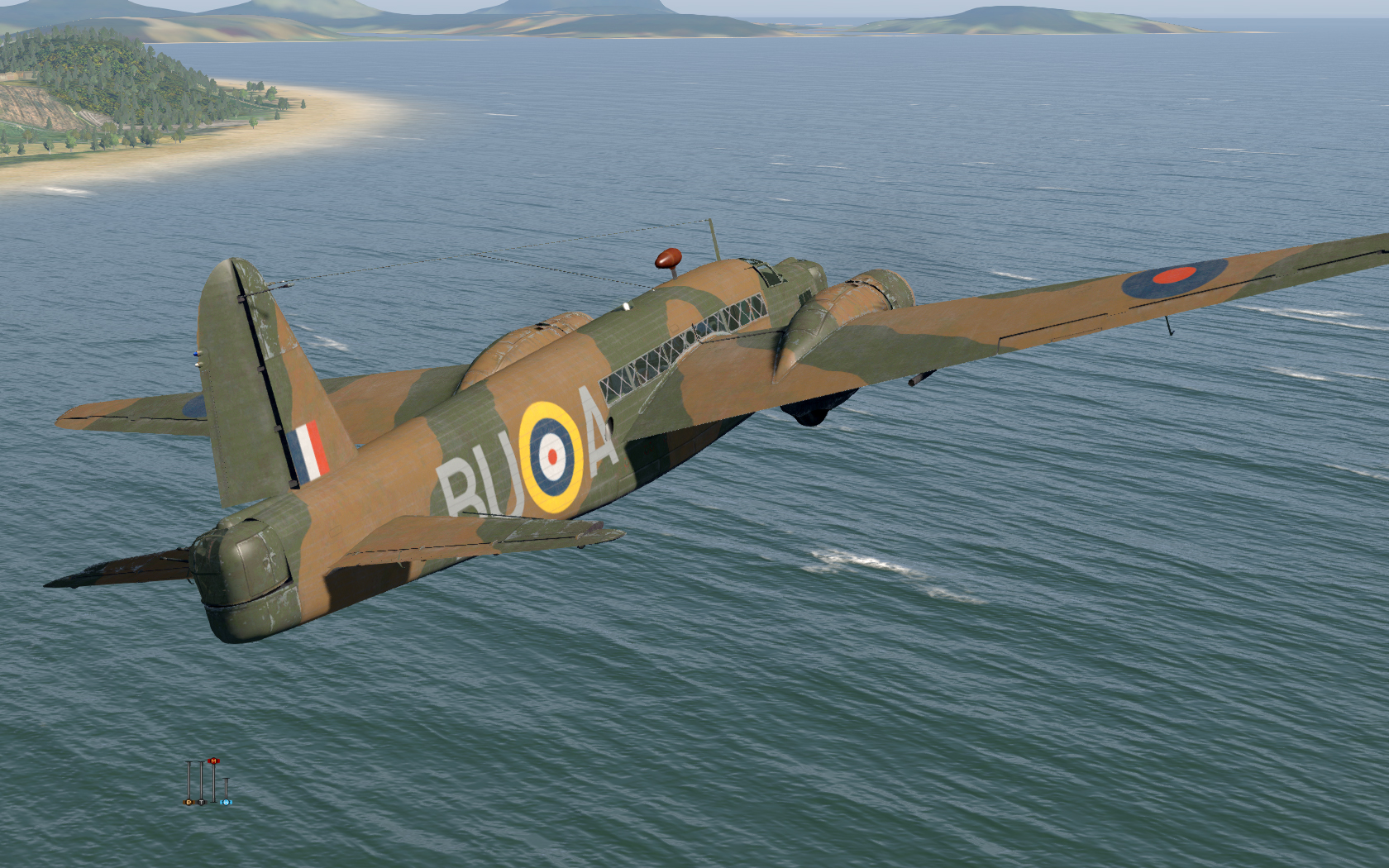
Task: Select the grey T throttle handle
Action: pyautogui.click(x=201, y=802)
